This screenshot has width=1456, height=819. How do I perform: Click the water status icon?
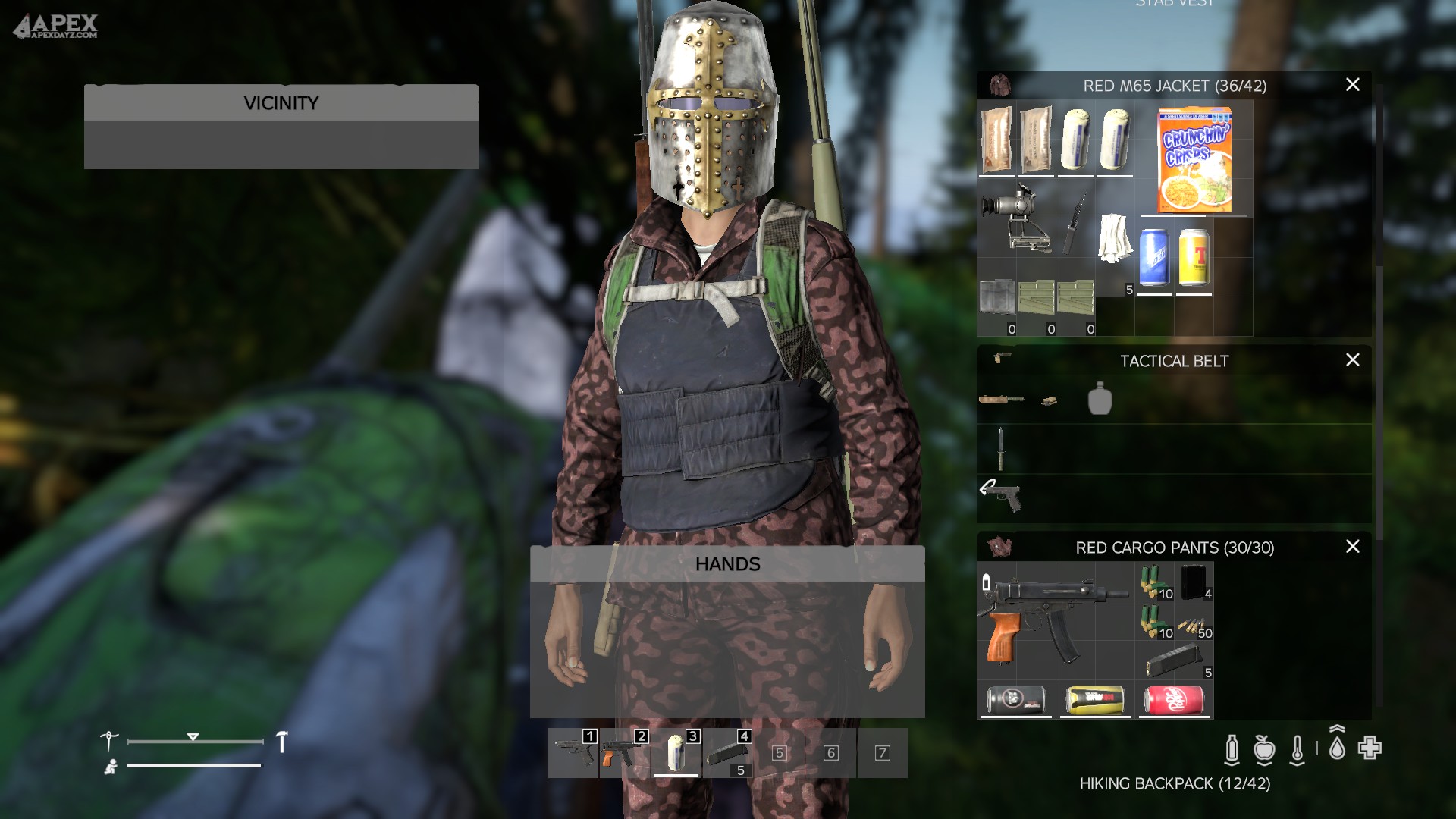click(x=1232, y=748)
